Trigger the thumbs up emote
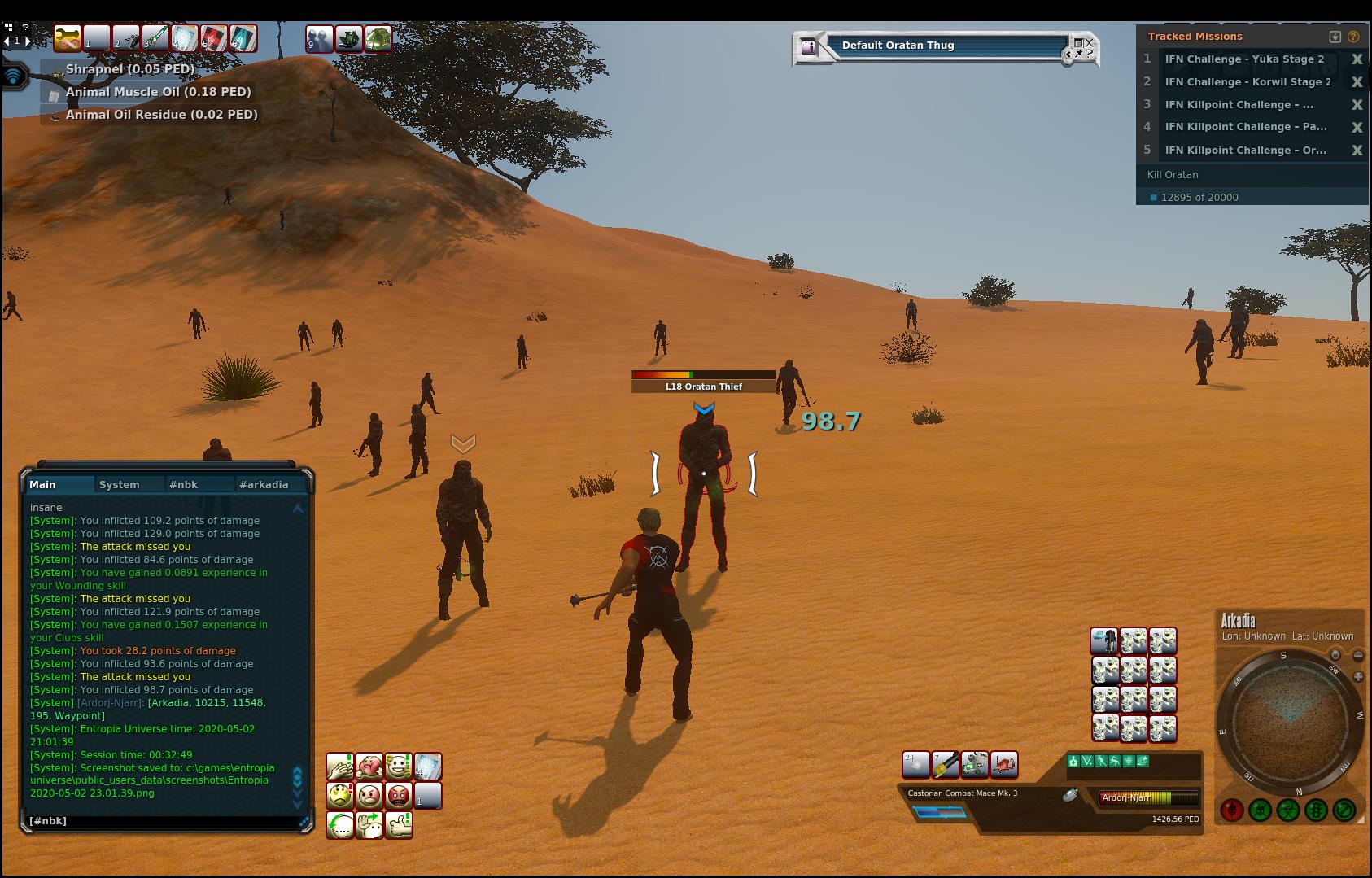Screen dimensions: 1372x878 [399, 824]
